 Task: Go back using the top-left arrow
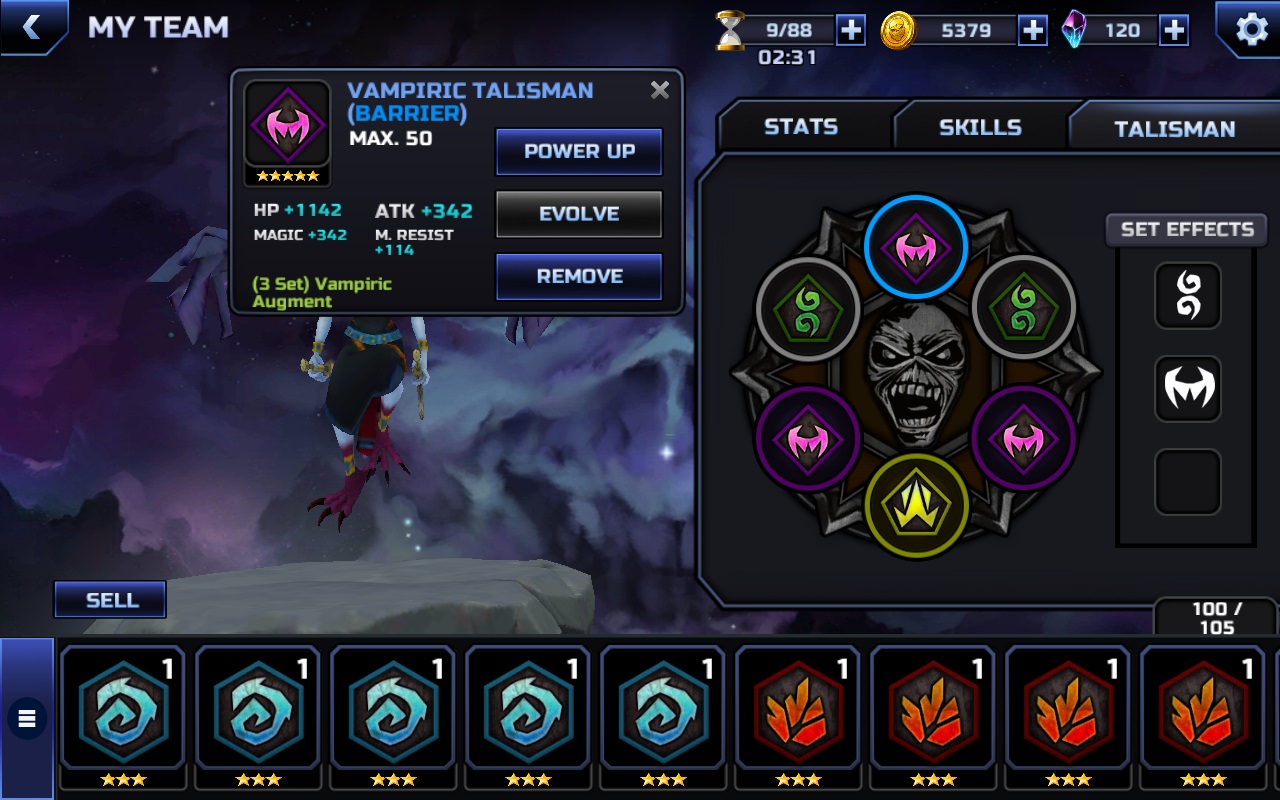click(x=32, y=27)
